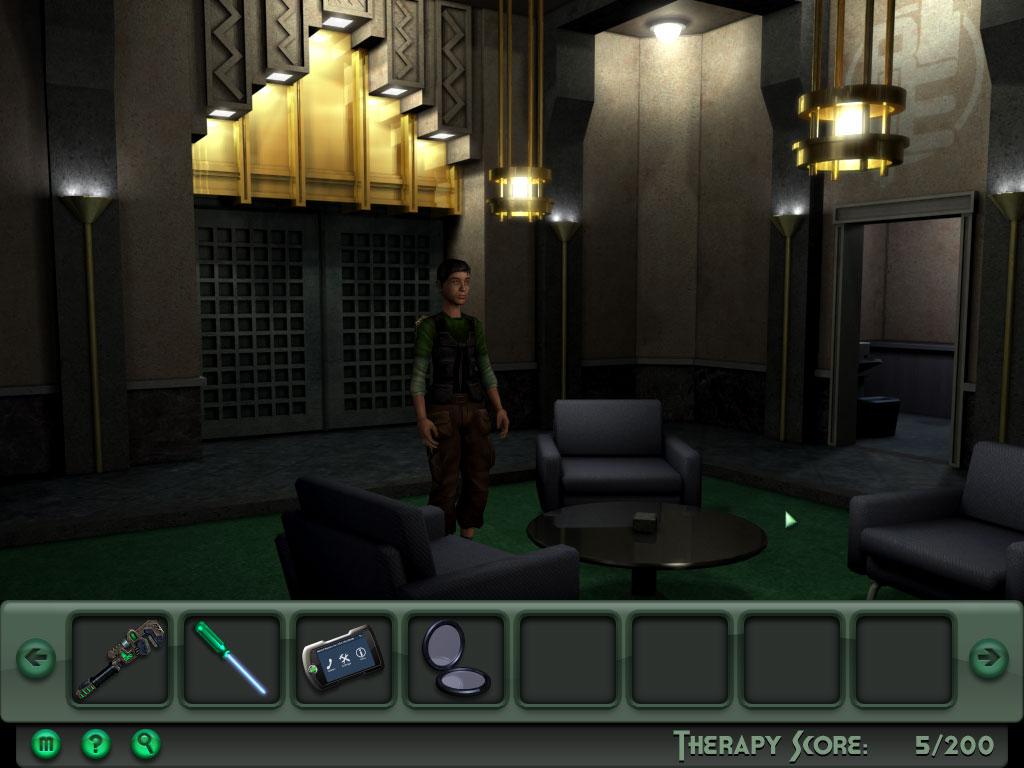Choose the handheld PDA device item
This screenshot has width=1024, height=768.
(x=343, y=659)
